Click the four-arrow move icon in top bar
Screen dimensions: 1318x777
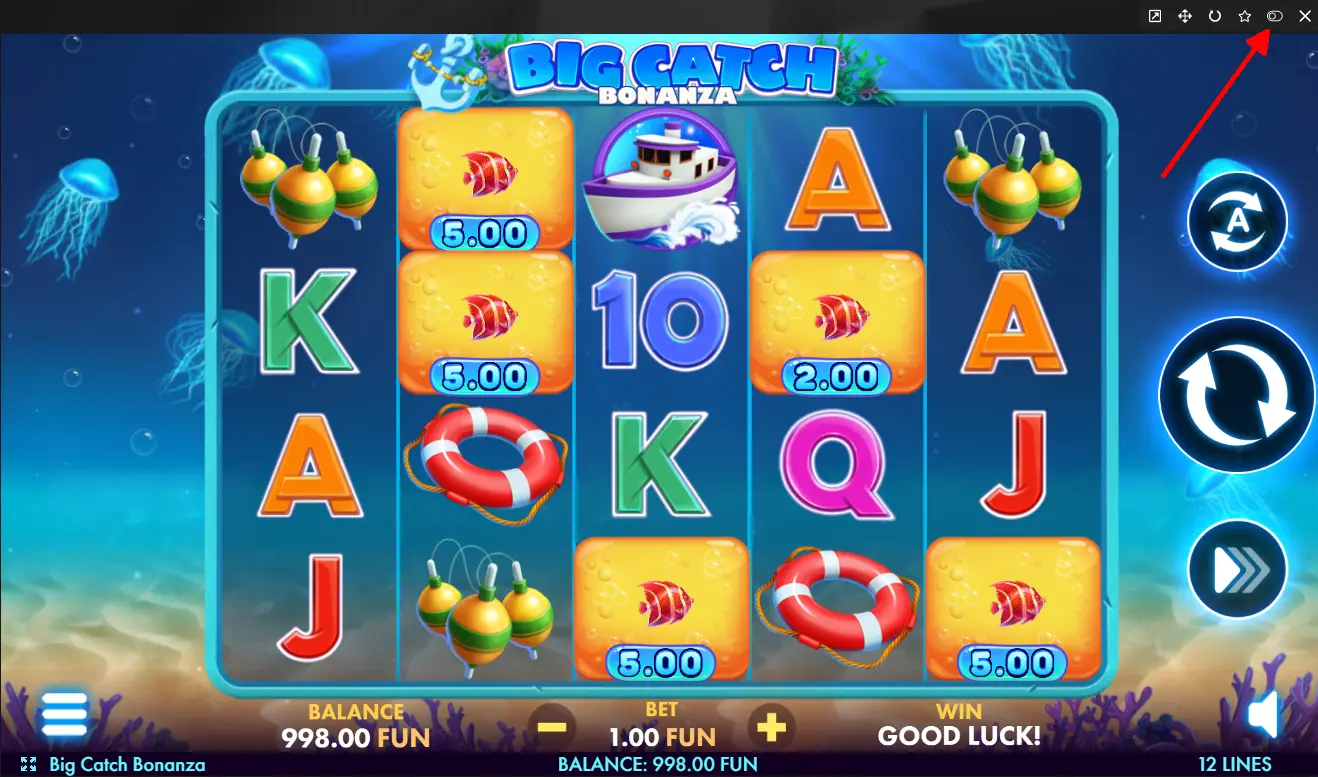1185,16
